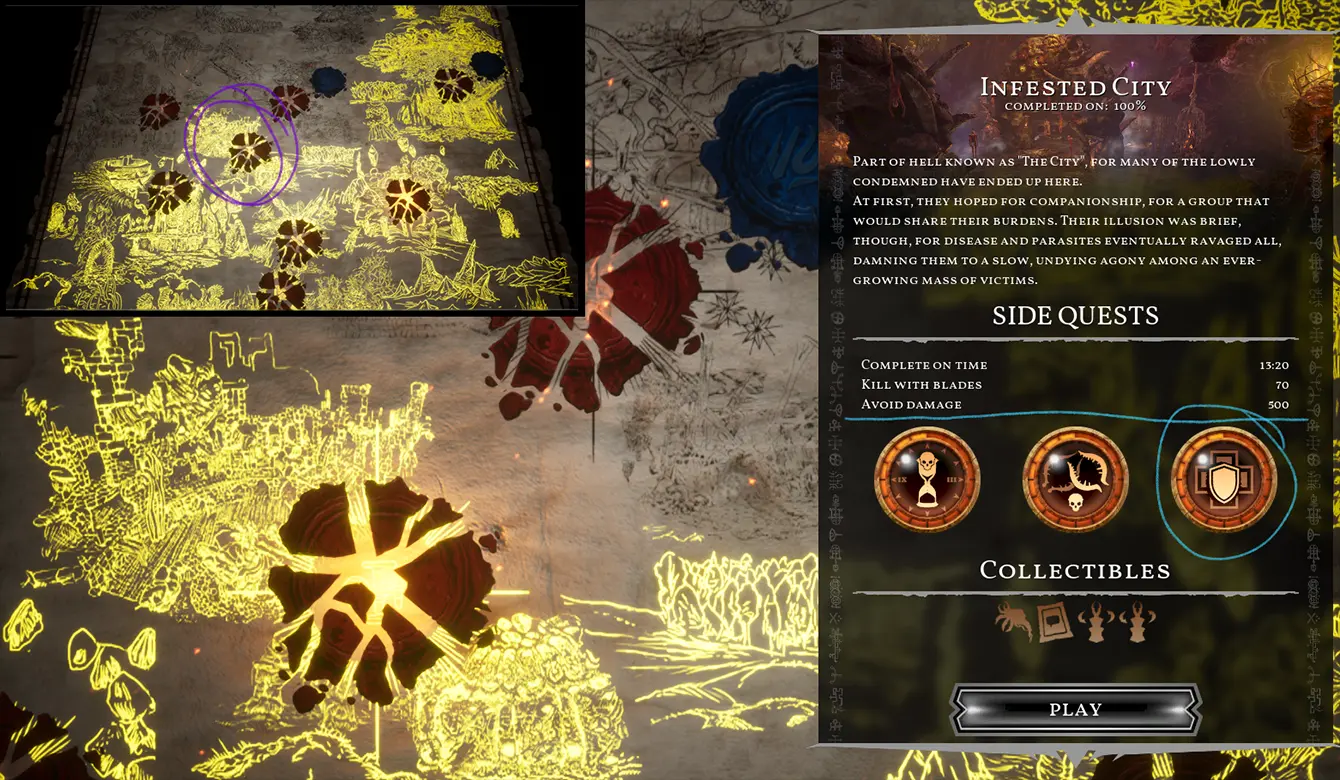Start the Infested City level with Play
This screenshot has height=780, width=1340.
point(1075,709)
